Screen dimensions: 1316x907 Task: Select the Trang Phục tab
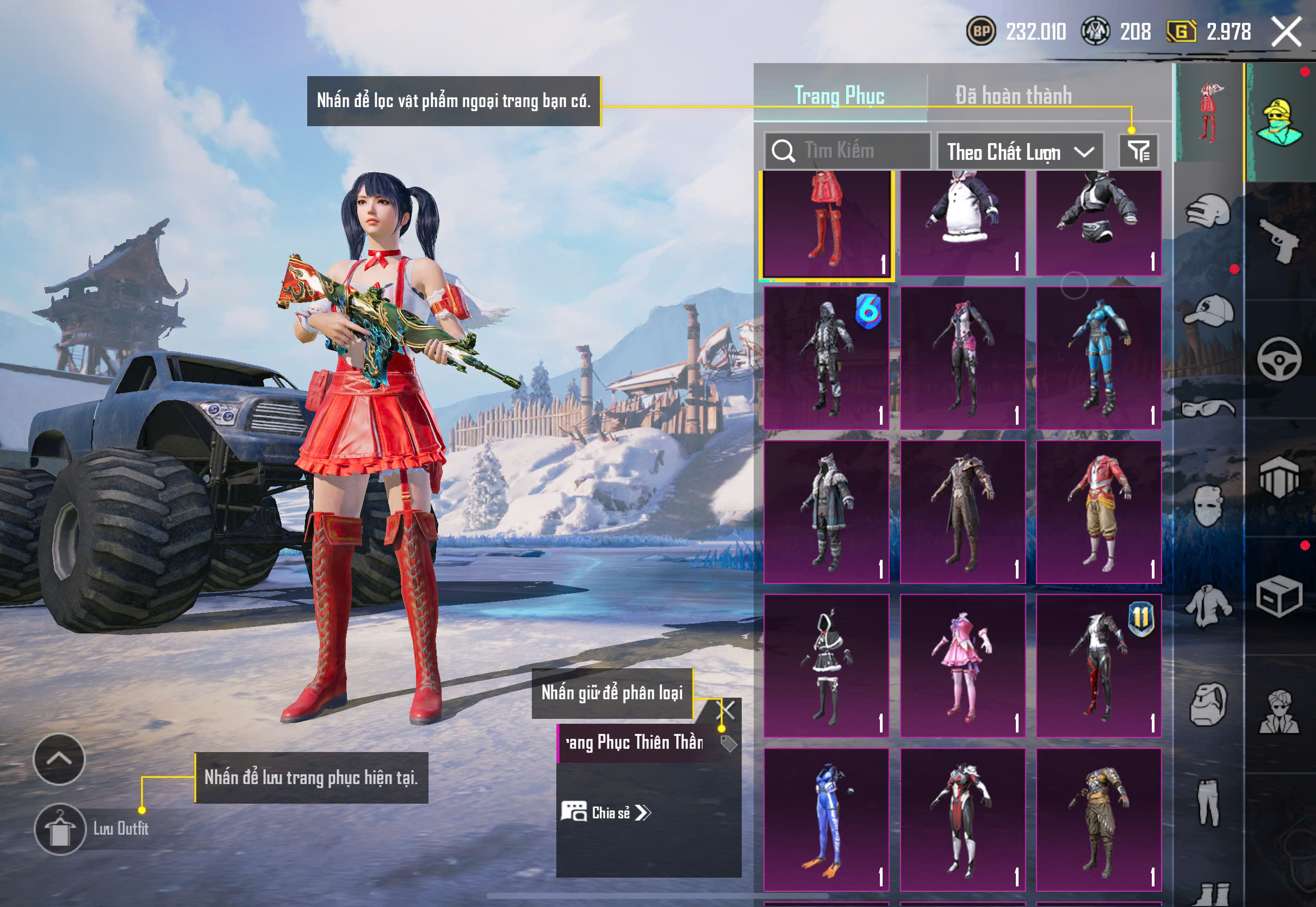(839, 96)
